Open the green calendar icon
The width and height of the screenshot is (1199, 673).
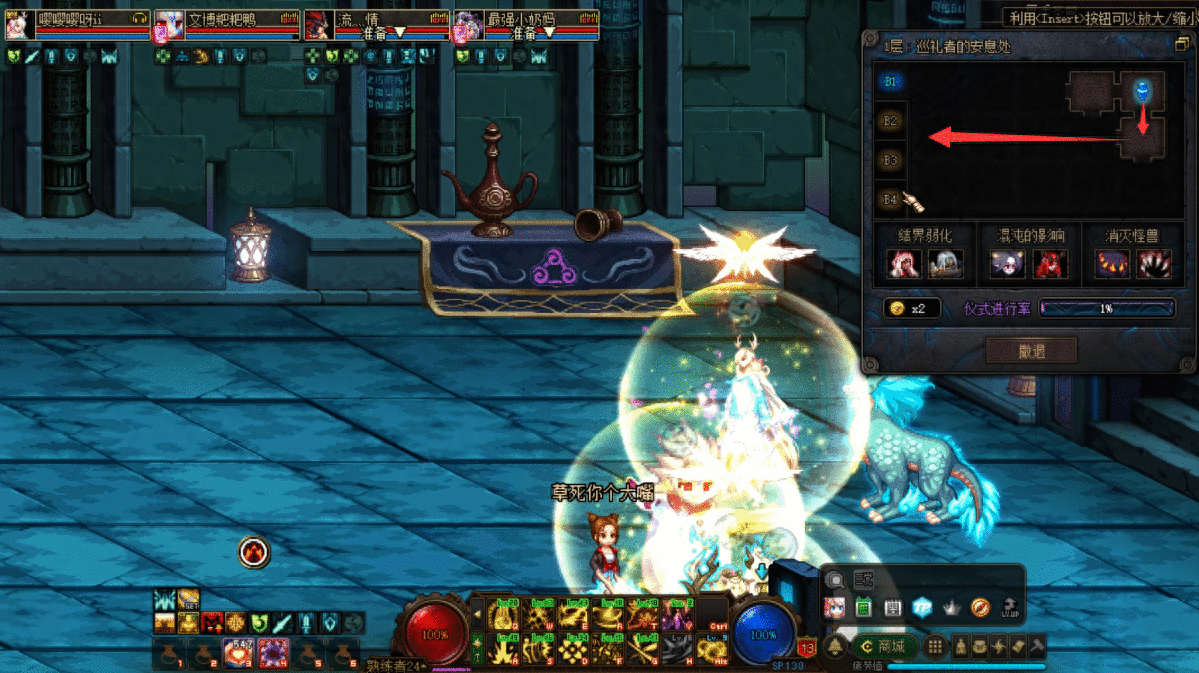(864, 607)
